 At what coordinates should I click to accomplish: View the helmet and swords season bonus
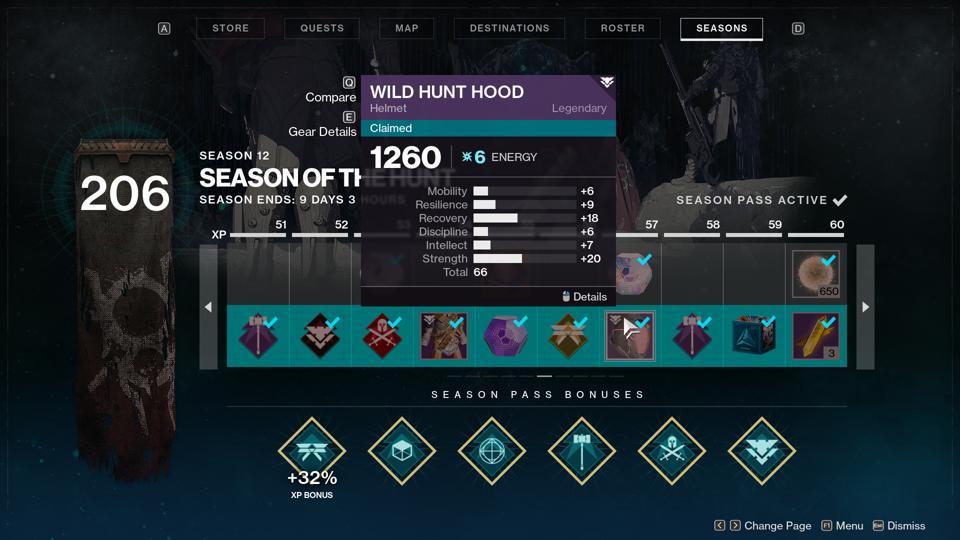pos(672,451)
